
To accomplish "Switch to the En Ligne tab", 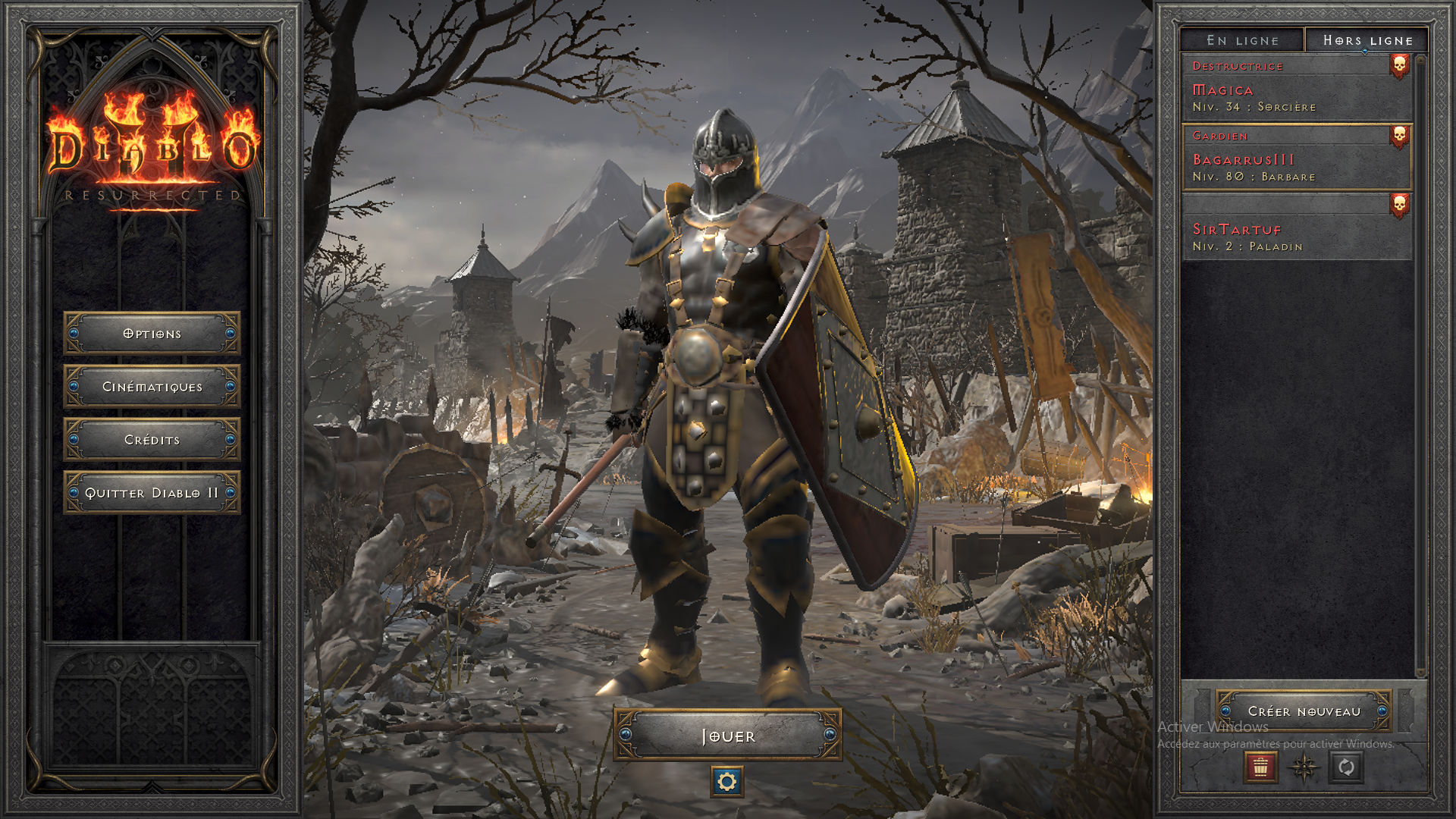I will tap(1242, 40).
